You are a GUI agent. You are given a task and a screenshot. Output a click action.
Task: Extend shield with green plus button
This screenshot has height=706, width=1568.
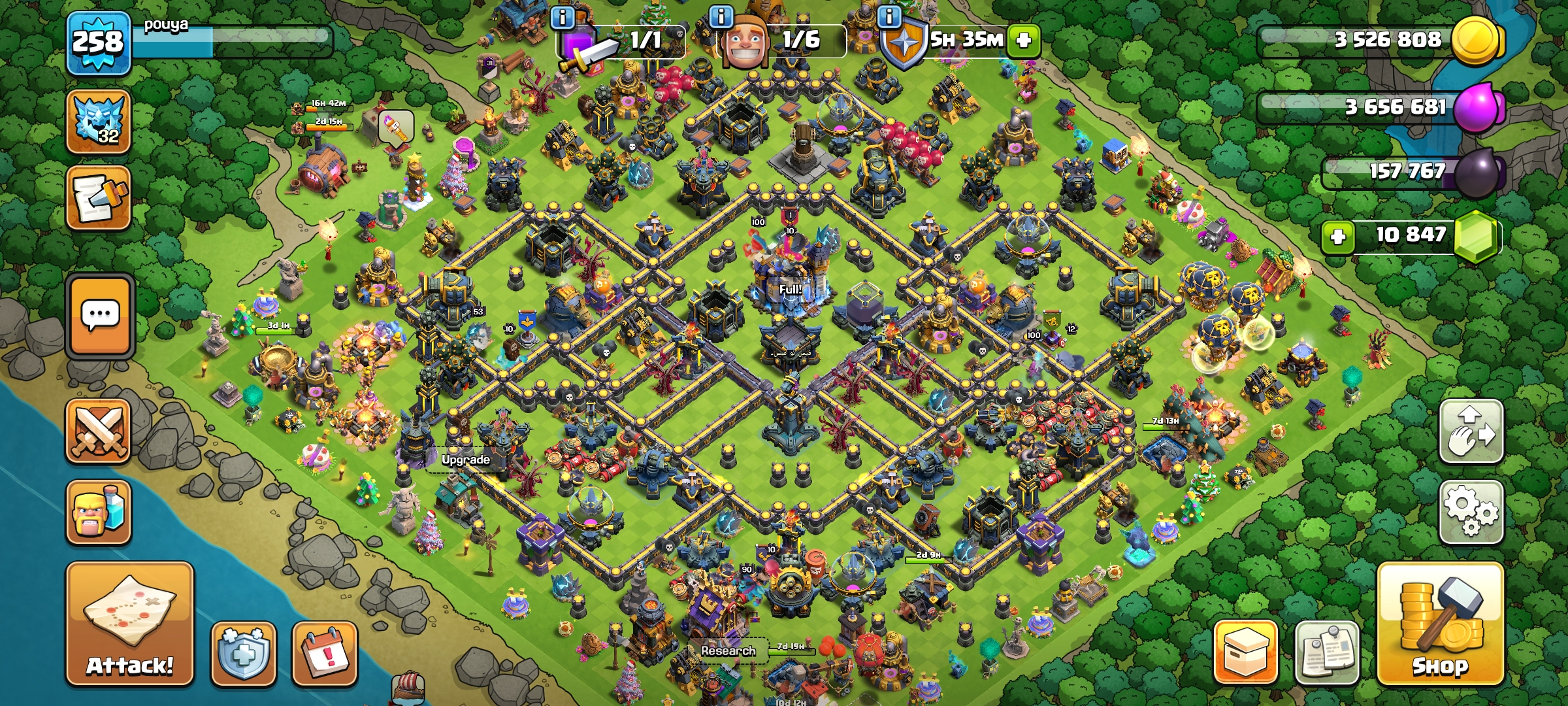(x=1024, y=41)
